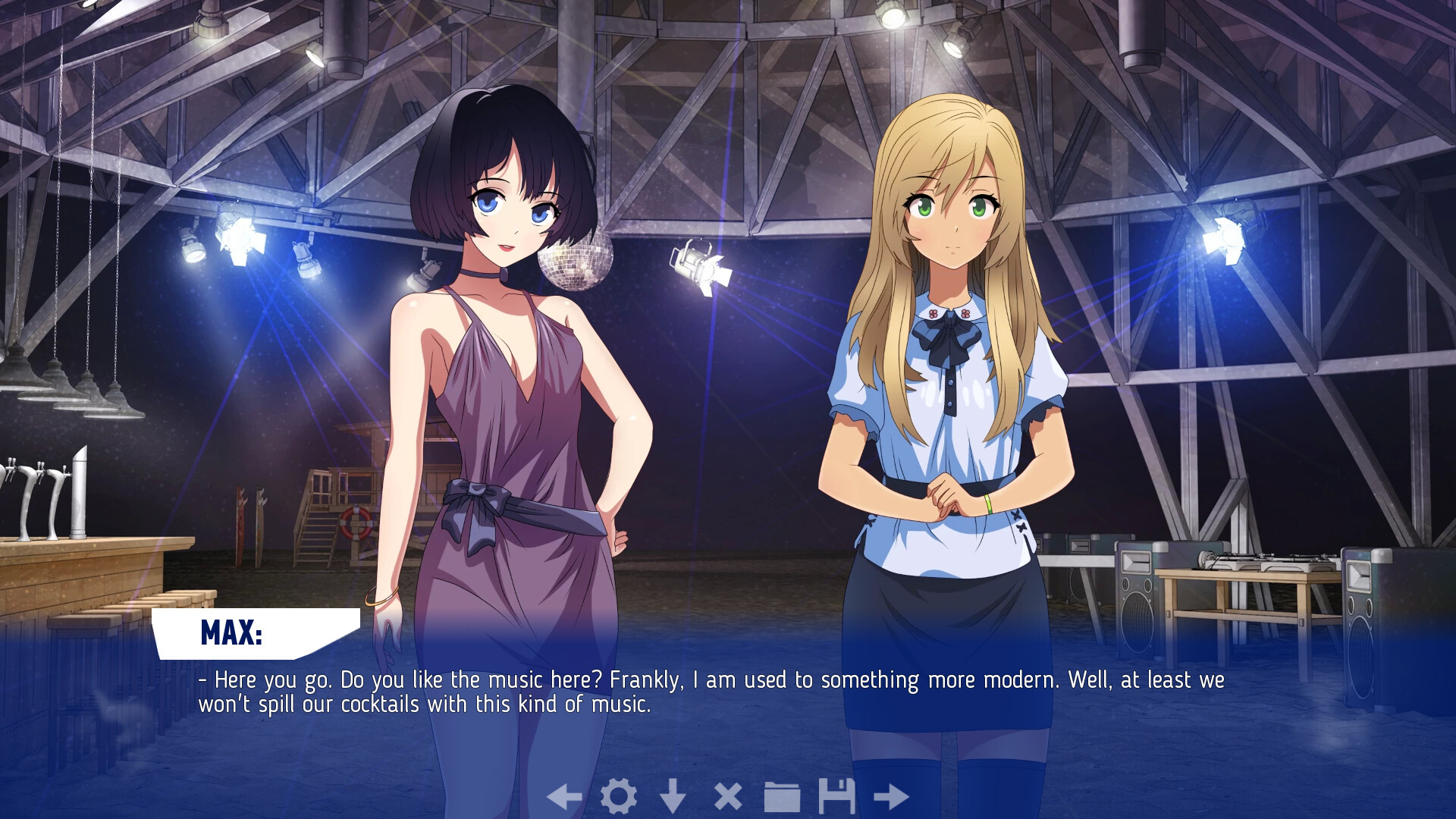
Task: Click the down arrow icon
Action: [x=673, y=796]
